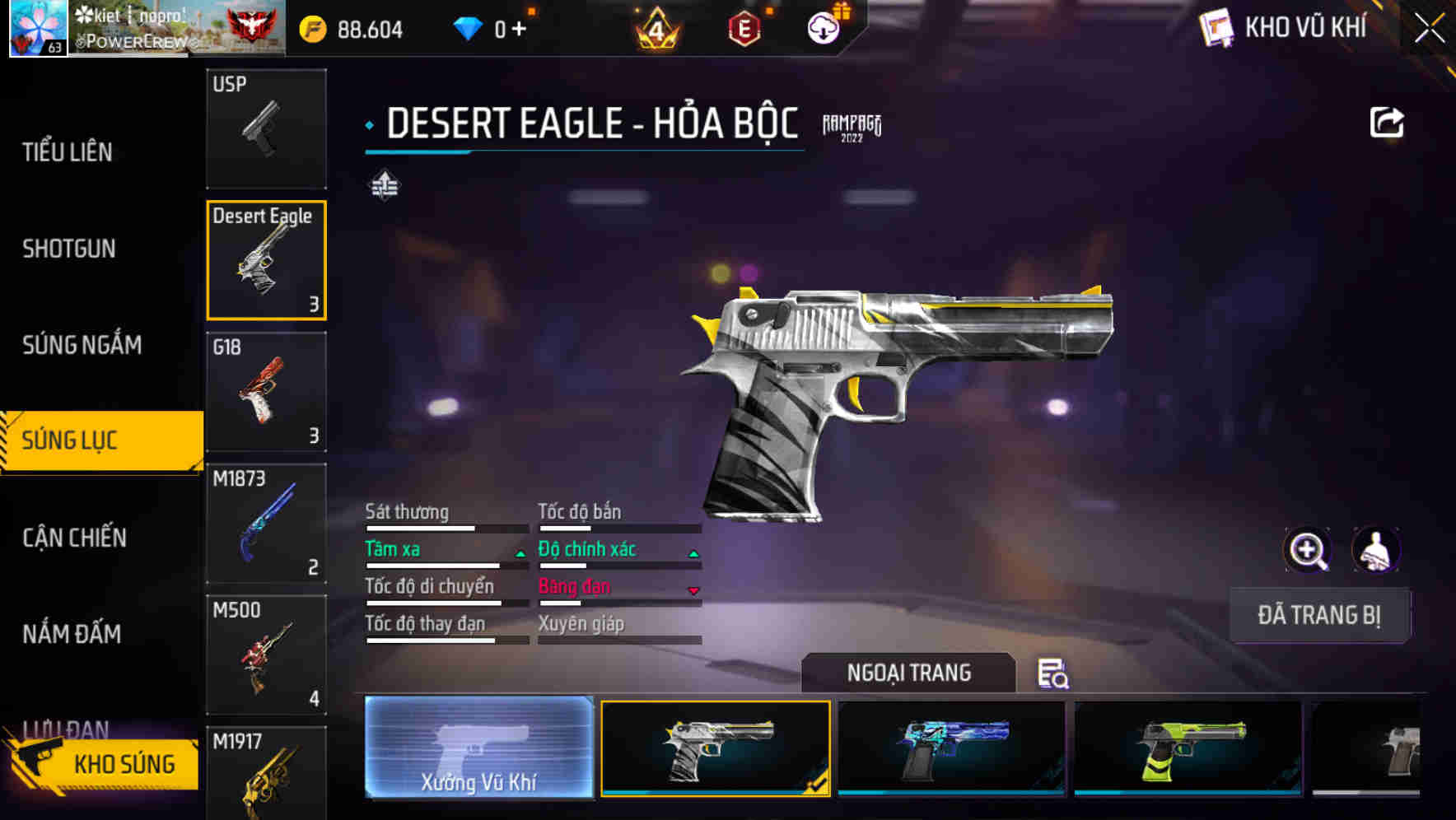1456x820 pixels.
Task: Open the KHO SÚNG menu
Action: [122, 763]
